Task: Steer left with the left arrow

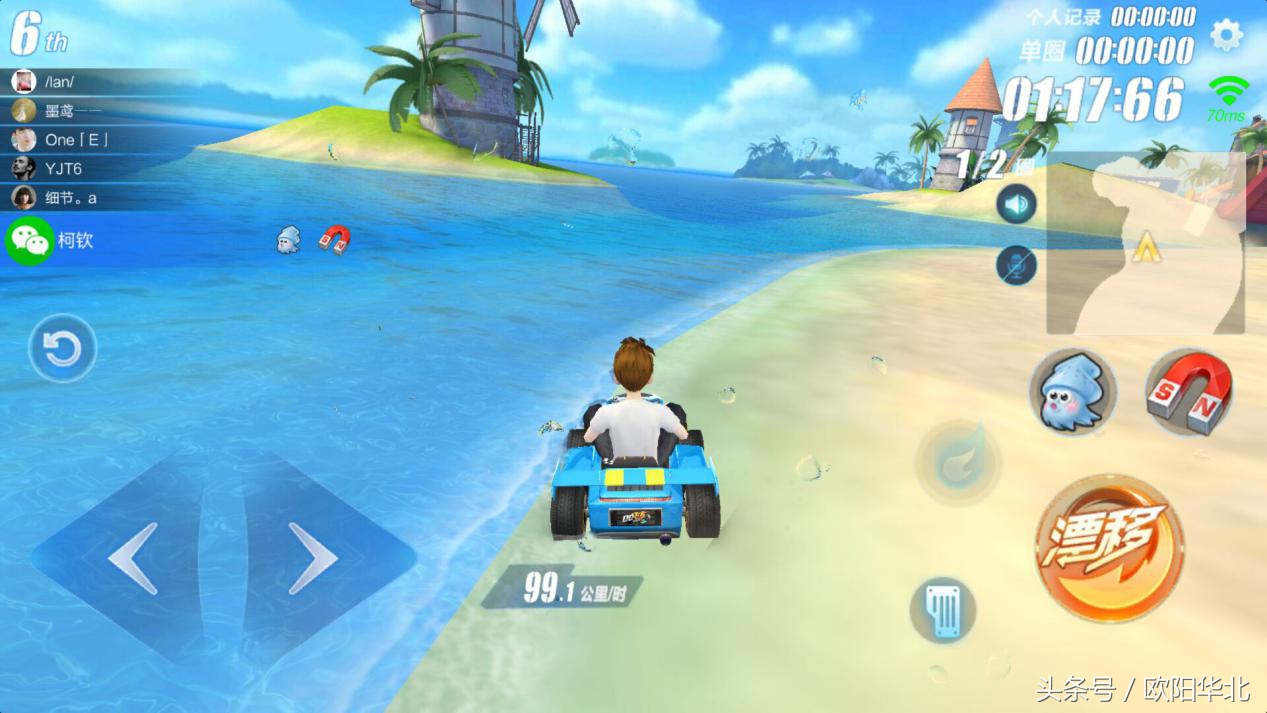Action: tap(133, 558)
